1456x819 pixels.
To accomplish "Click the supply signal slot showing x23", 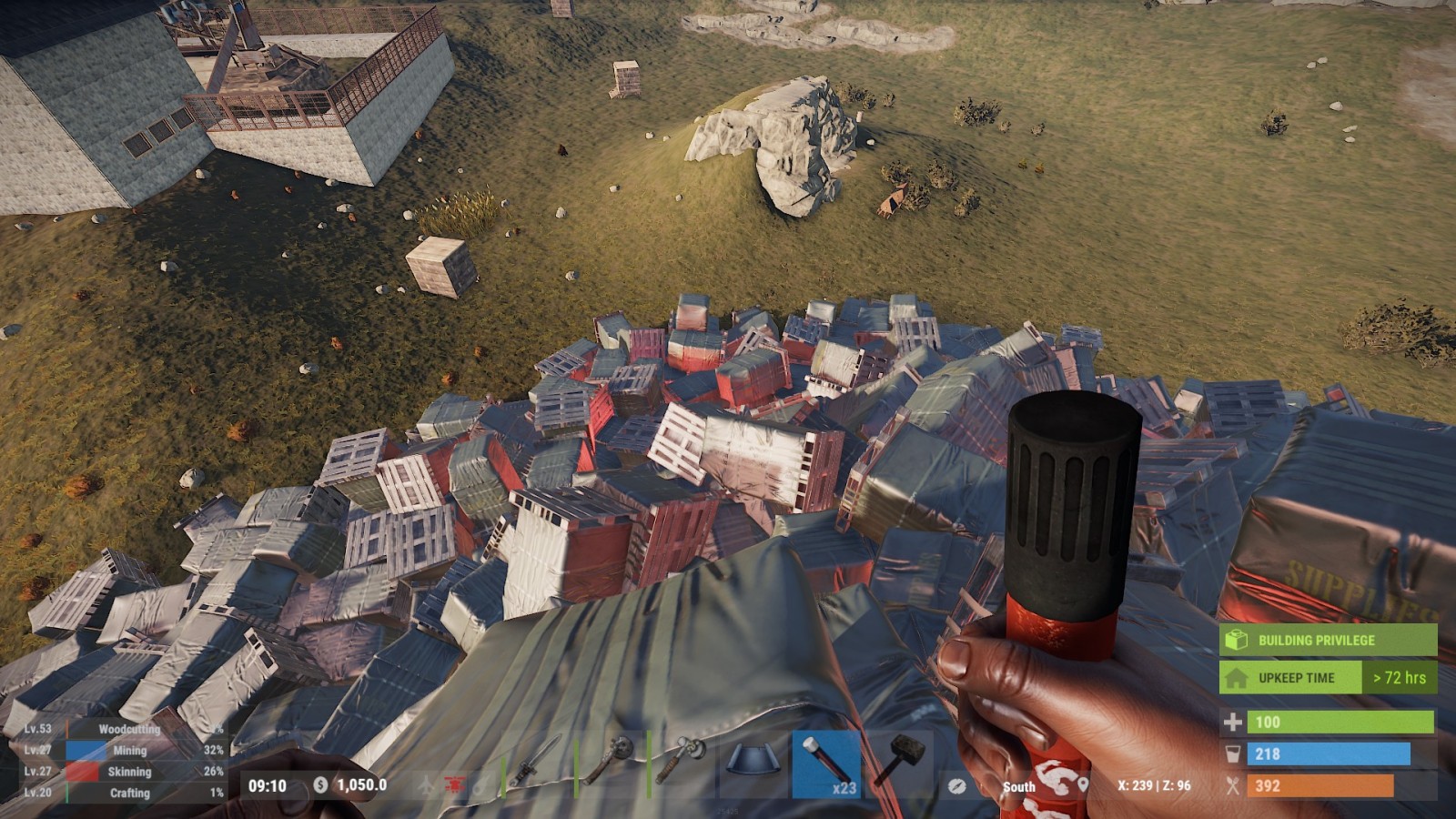I will [x=825, y=763].
